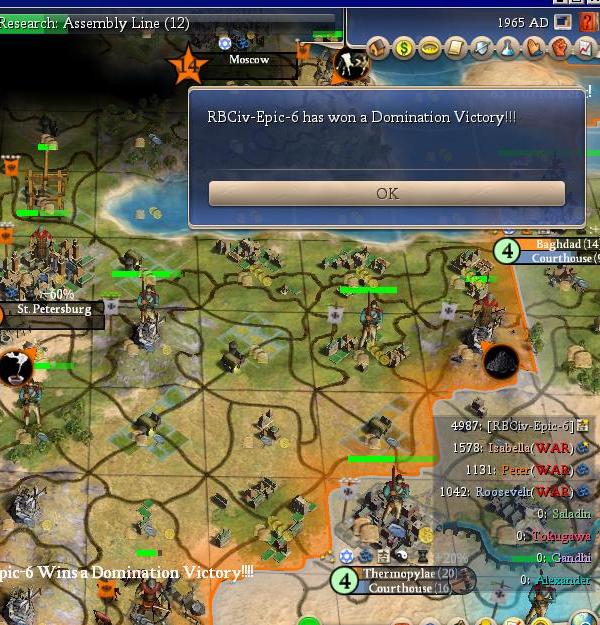Select the Baghdad city banner

pyautogui.click(x=565, y=244)
